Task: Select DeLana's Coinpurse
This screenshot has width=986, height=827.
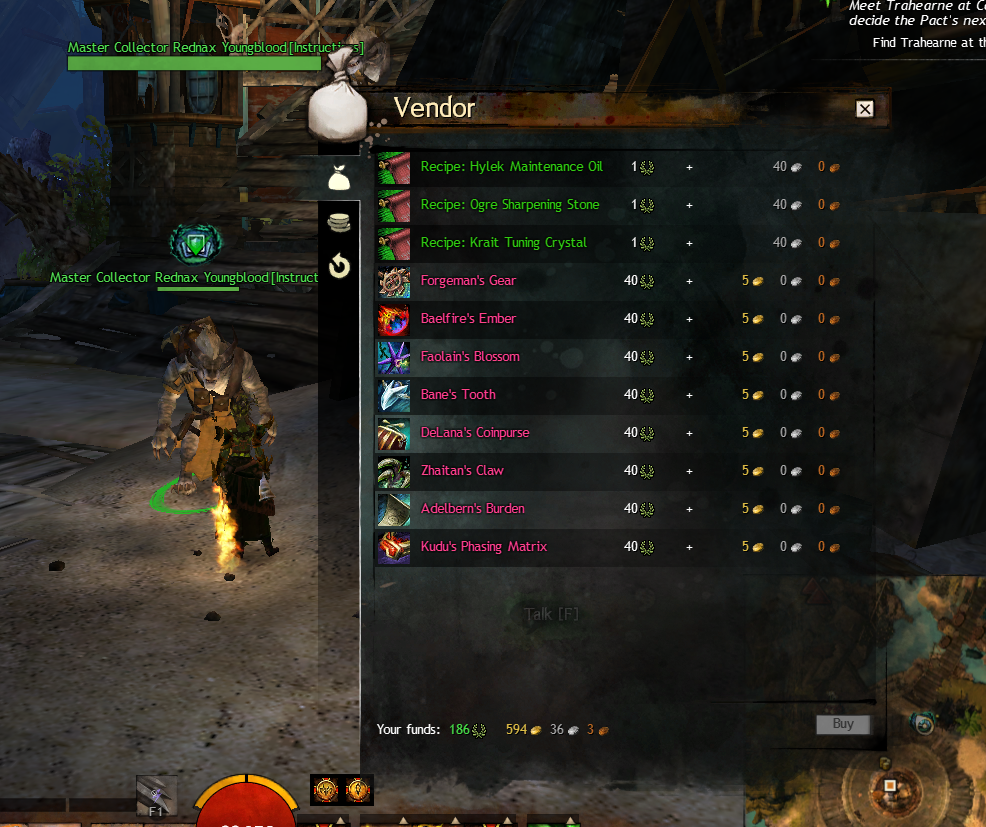Action: 475,433
